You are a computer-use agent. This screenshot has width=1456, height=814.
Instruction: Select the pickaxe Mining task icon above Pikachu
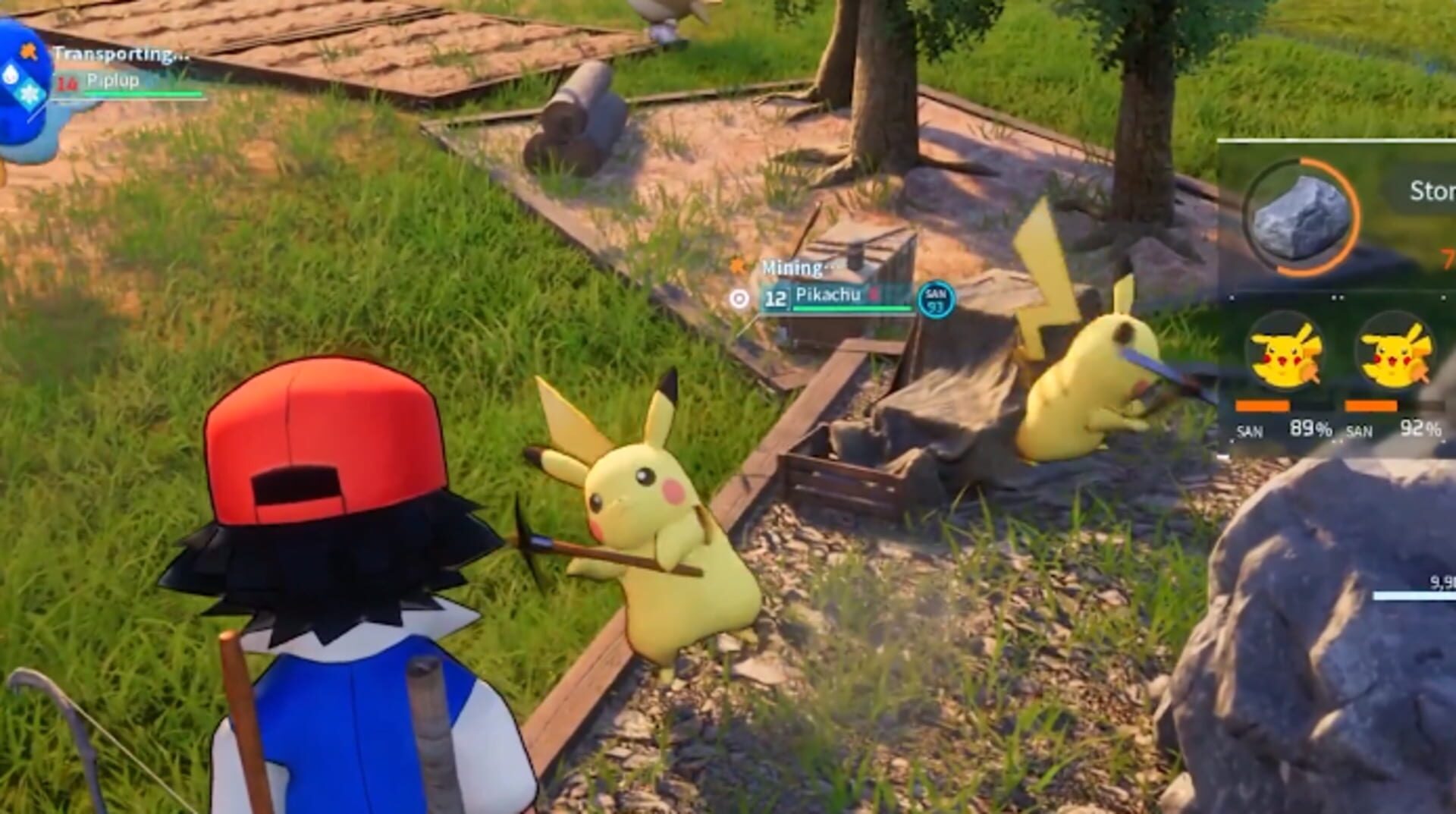point(737,266)
